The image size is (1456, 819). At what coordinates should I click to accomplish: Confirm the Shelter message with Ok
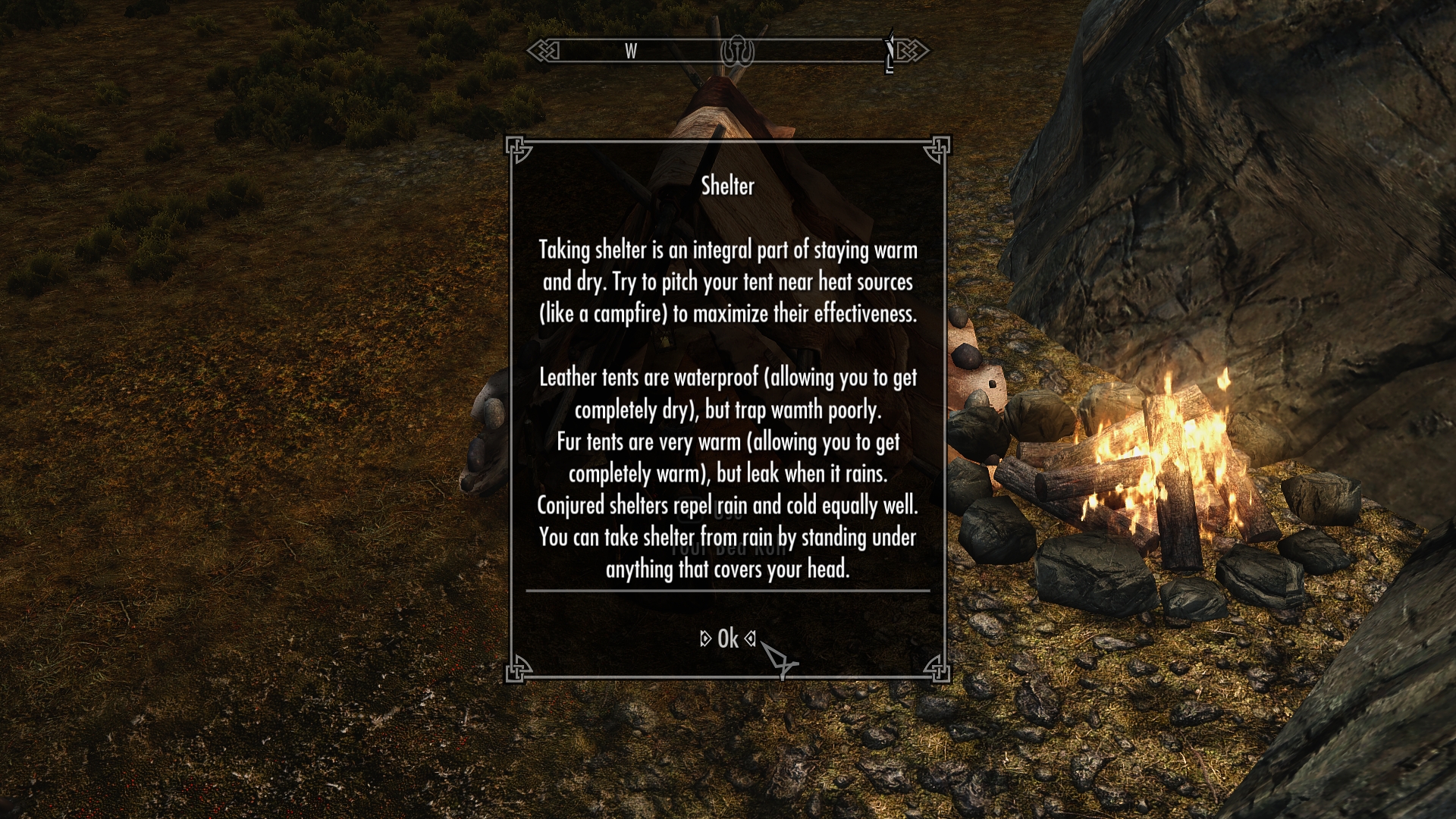tap(727, 639)
